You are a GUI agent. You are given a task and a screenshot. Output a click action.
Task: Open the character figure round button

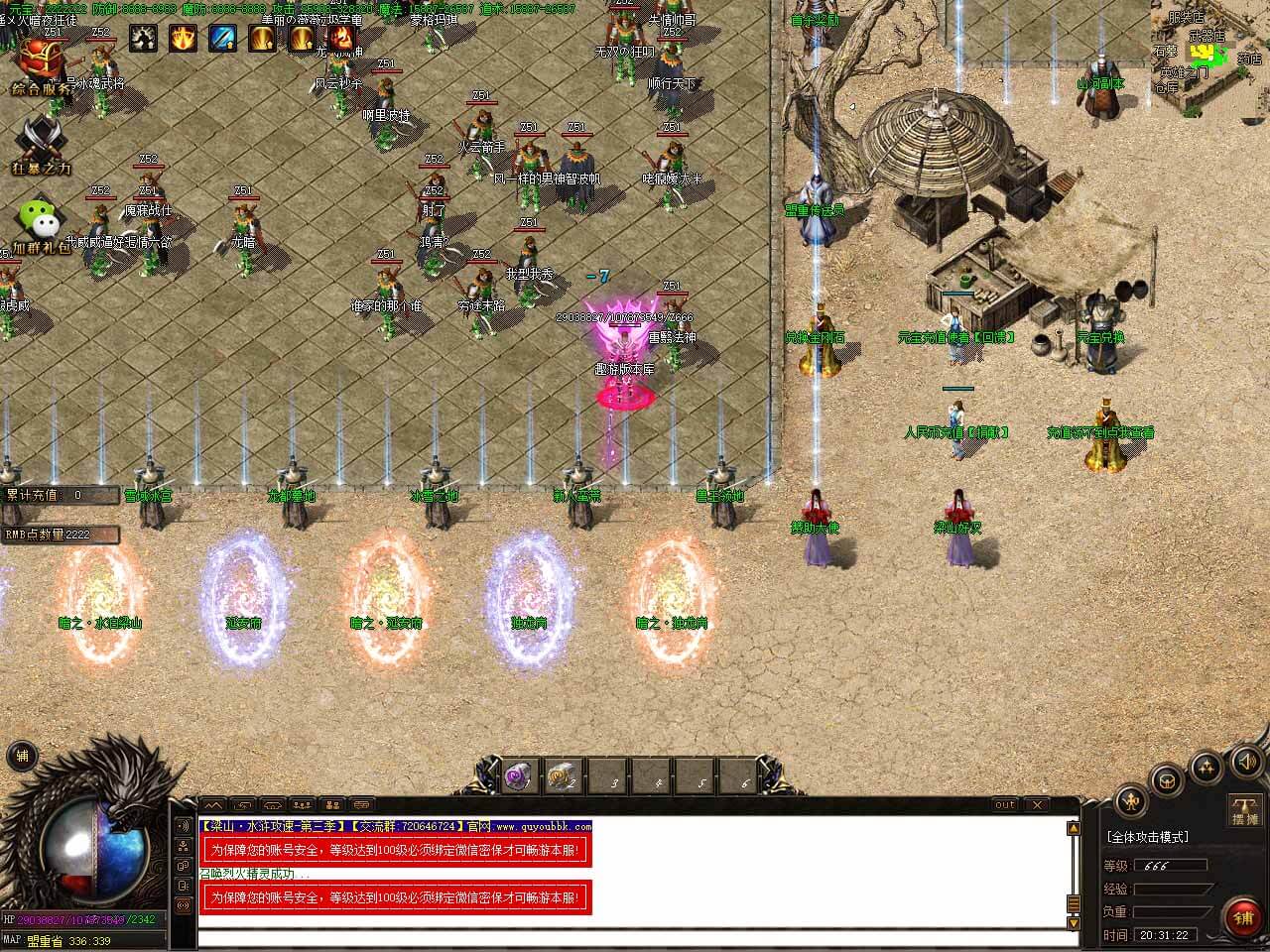click(1132, 801)
